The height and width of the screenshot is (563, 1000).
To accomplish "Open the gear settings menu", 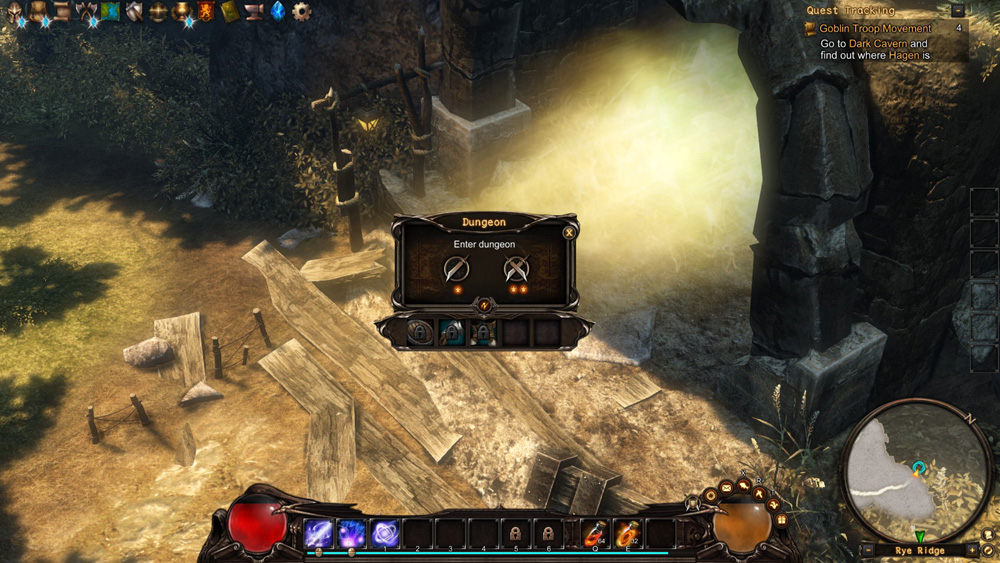I will coord(301,11).
